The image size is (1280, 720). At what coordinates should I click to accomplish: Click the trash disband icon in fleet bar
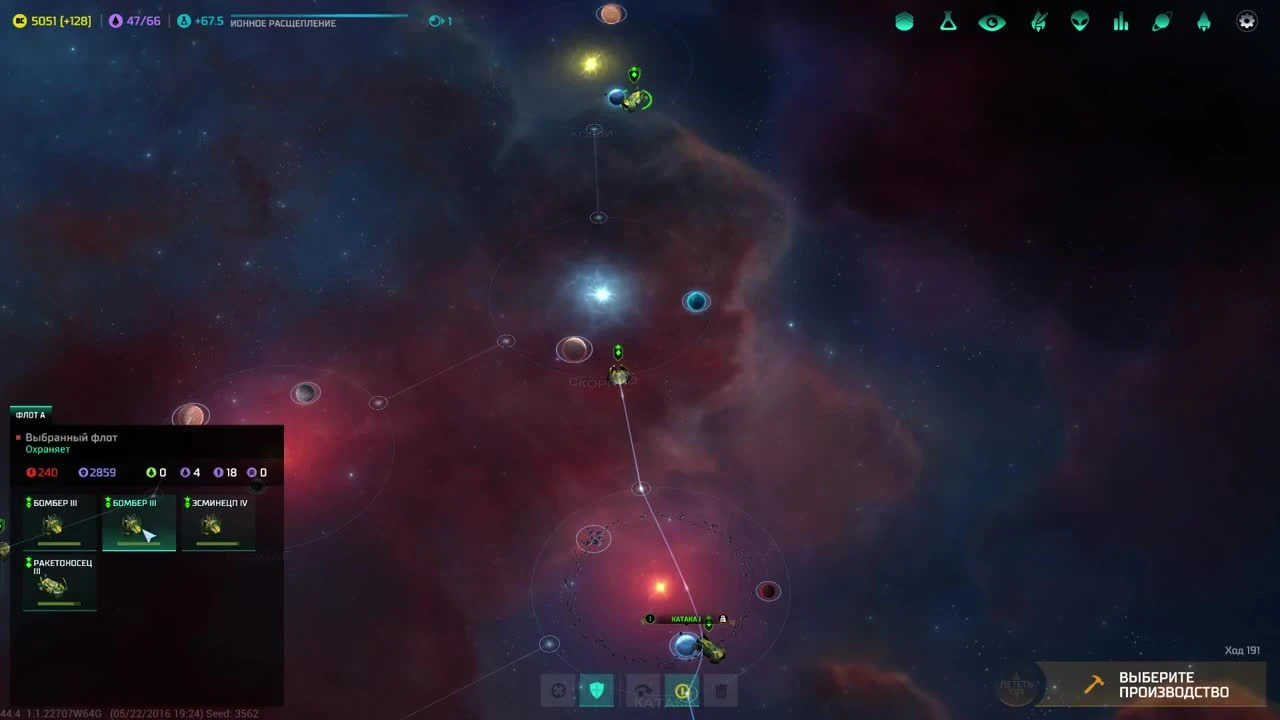pyautogui.click(x=721, y=689)
